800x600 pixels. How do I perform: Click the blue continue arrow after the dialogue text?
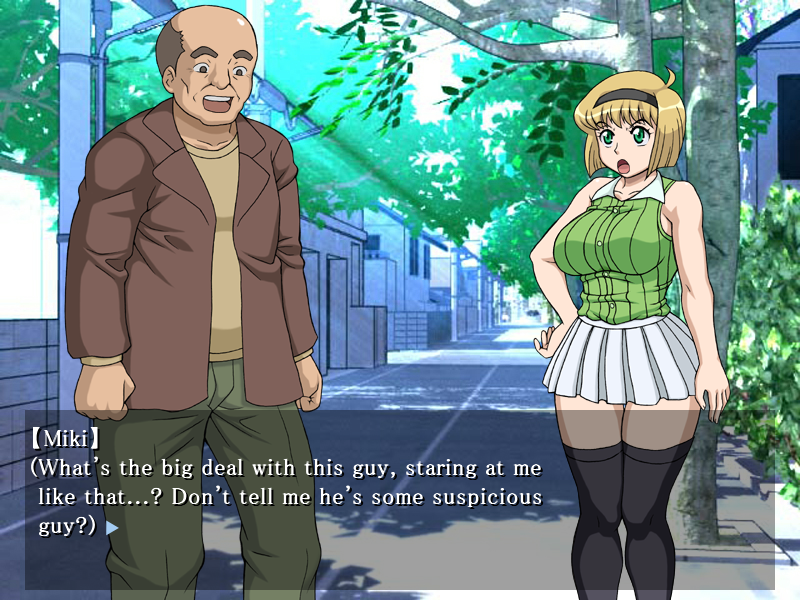[x=112, y=527]
